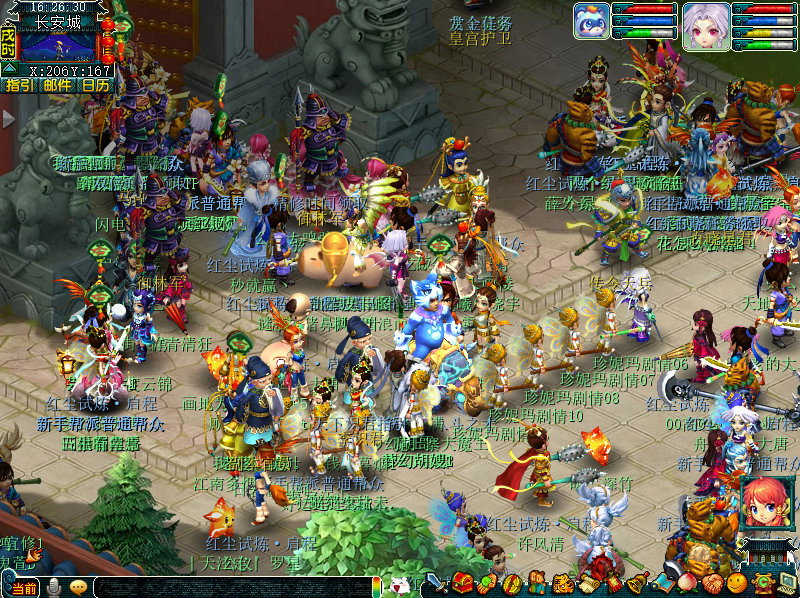The width and height of the screenshot is (800, 598).
Task: Collapse the minimap with the up-arrow button
Action: [x=8, y=69]
